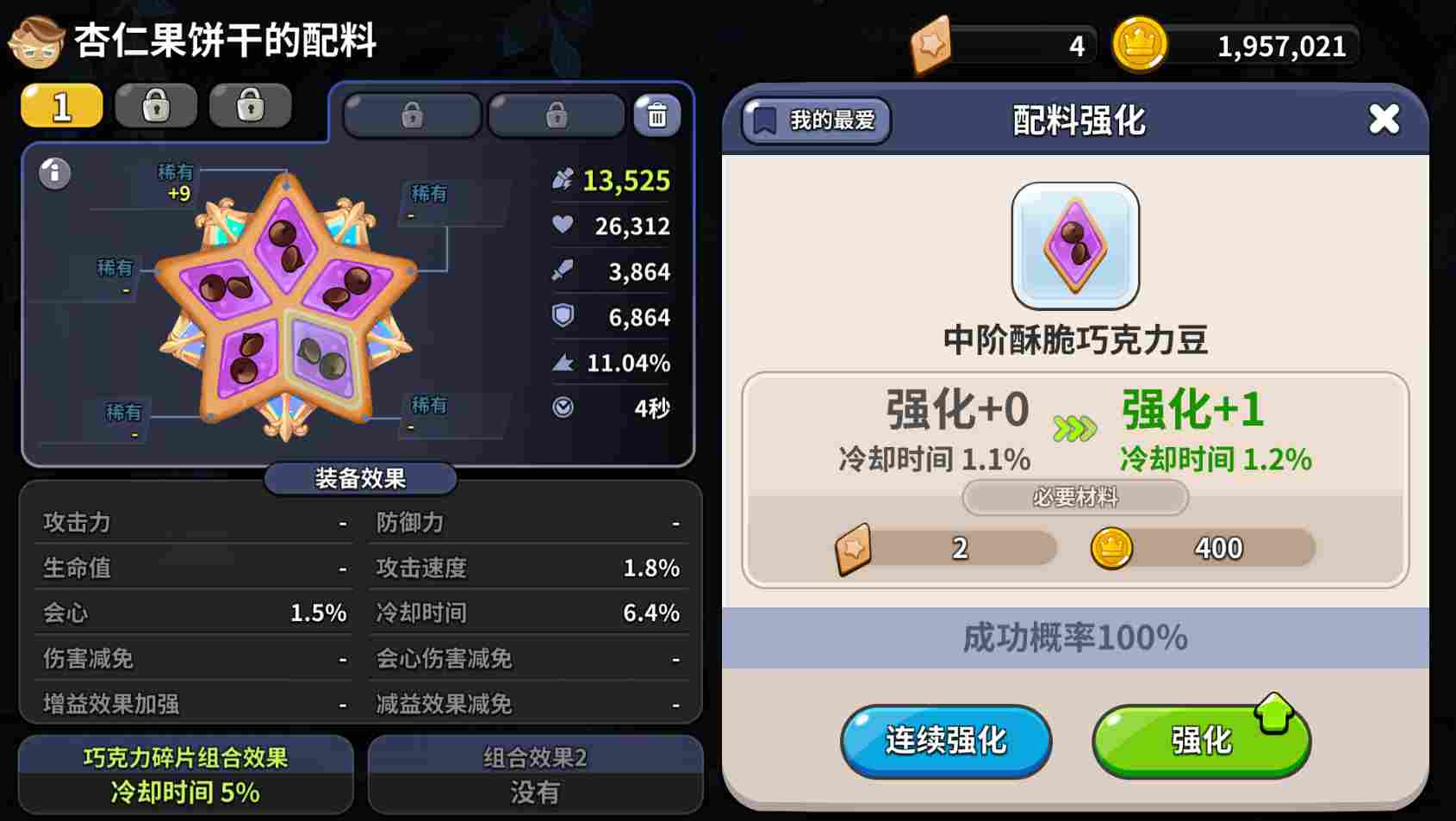The image size is (1456, 821).
Task: Click the crystal currency icon at top
Action: 933,45
